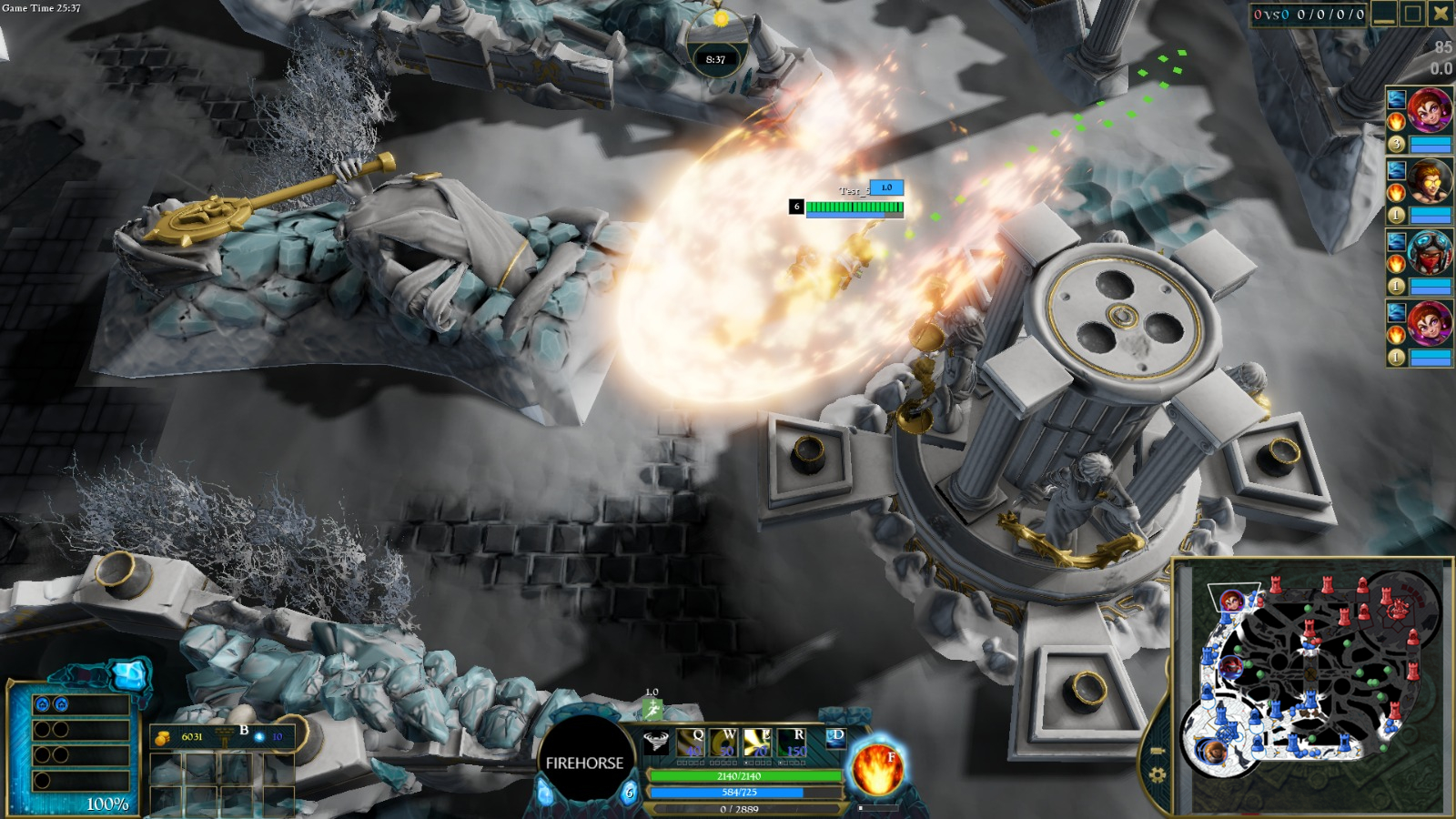Close the game window

1441,14
